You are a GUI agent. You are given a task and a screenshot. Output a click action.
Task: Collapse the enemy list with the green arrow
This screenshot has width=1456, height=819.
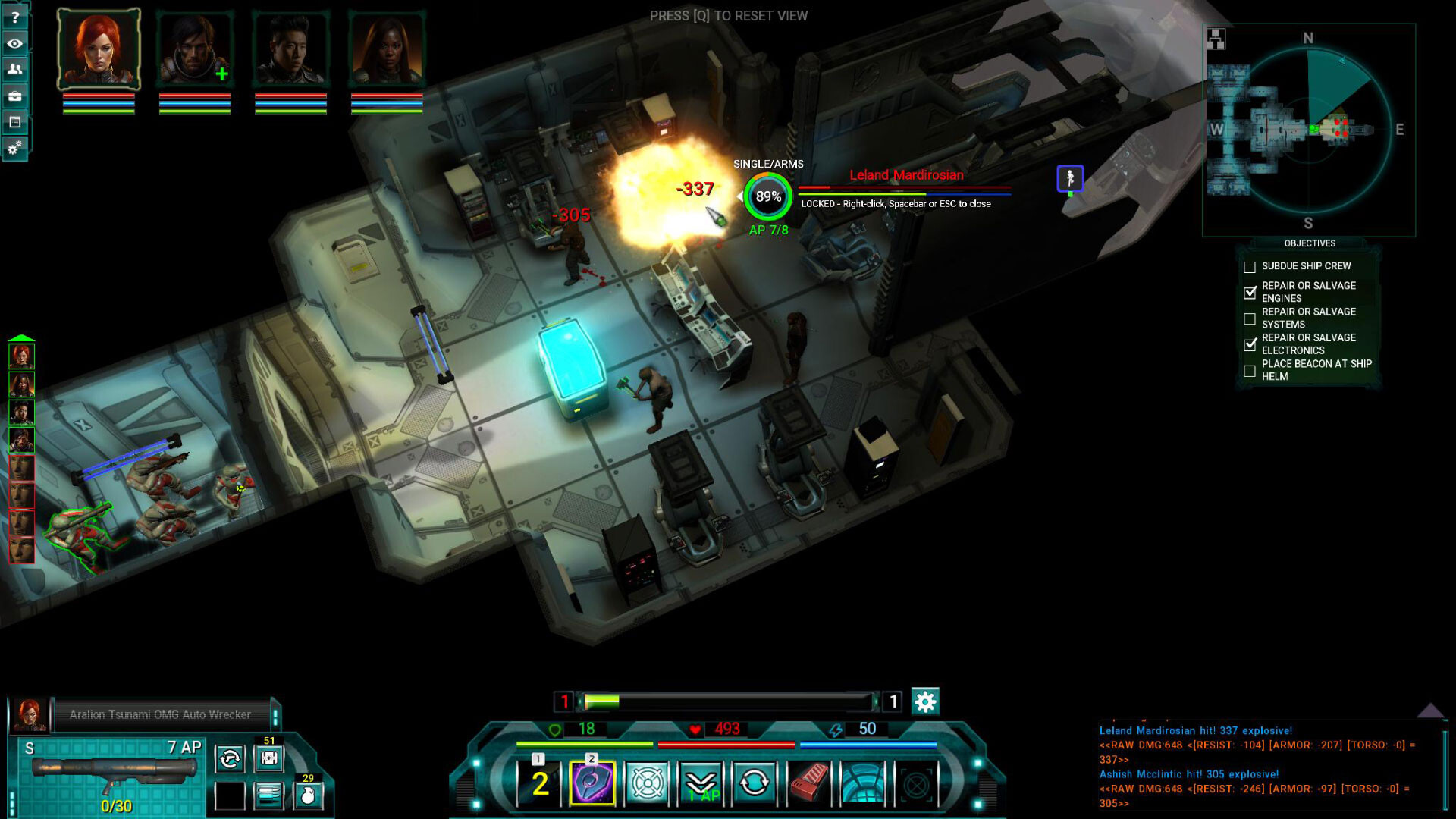pyautogui.click(x=22, y=337)
